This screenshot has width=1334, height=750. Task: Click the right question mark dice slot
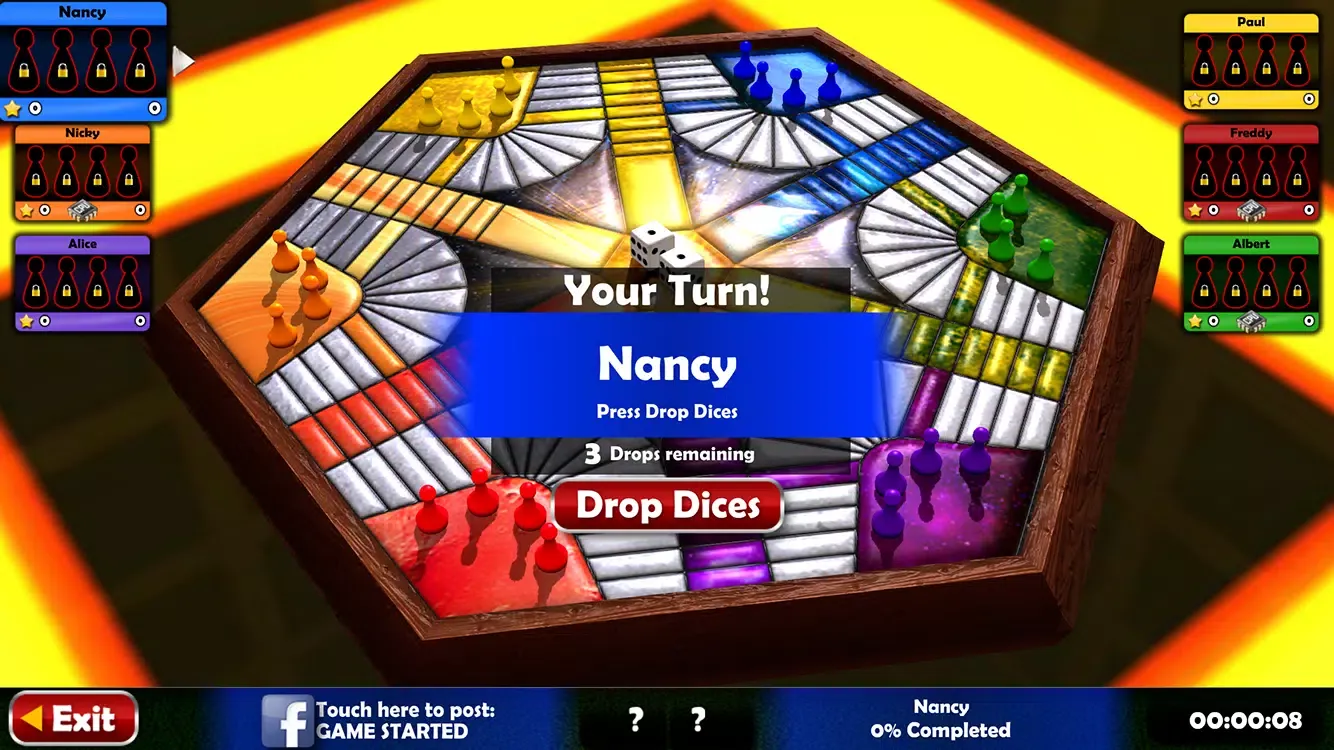pyautogui.click(x=697, y=719)
